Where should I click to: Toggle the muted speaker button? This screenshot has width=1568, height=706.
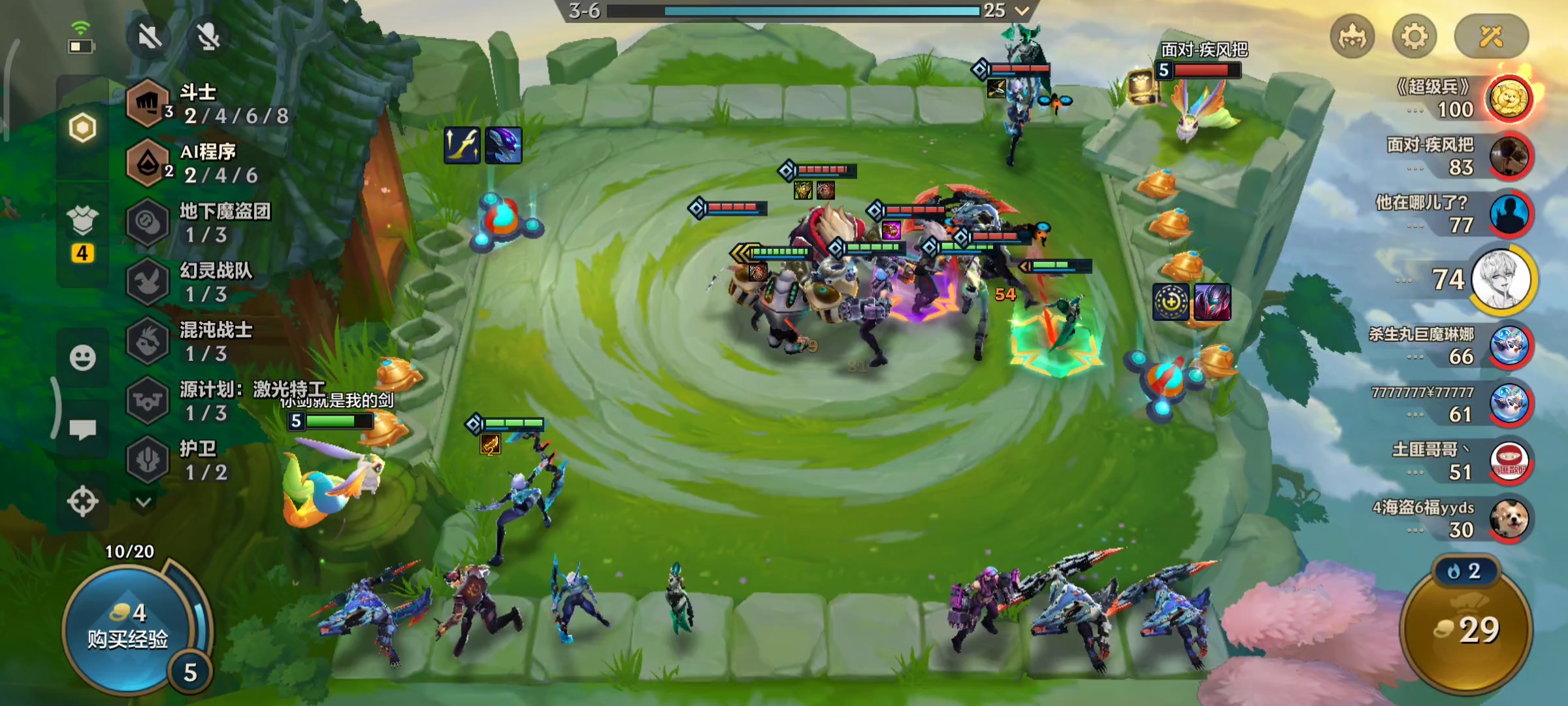150,37
